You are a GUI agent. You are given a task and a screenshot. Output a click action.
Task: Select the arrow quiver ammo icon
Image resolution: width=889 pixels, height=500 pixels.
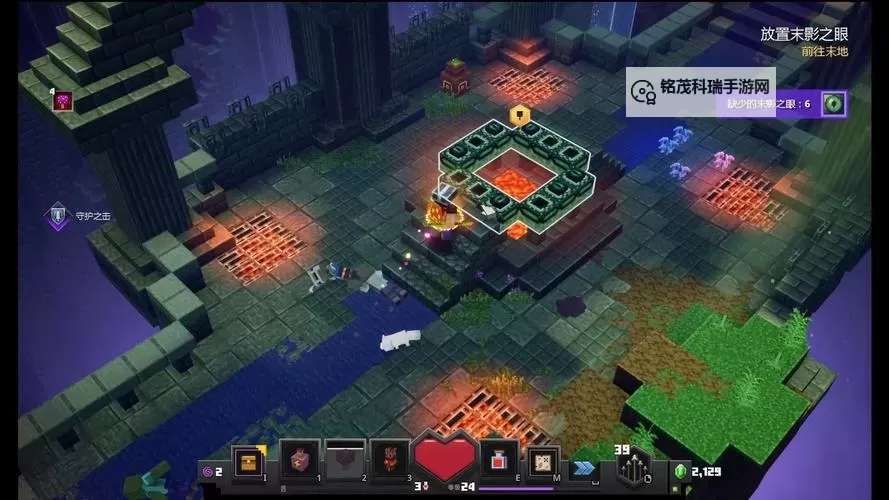[632, 466]
